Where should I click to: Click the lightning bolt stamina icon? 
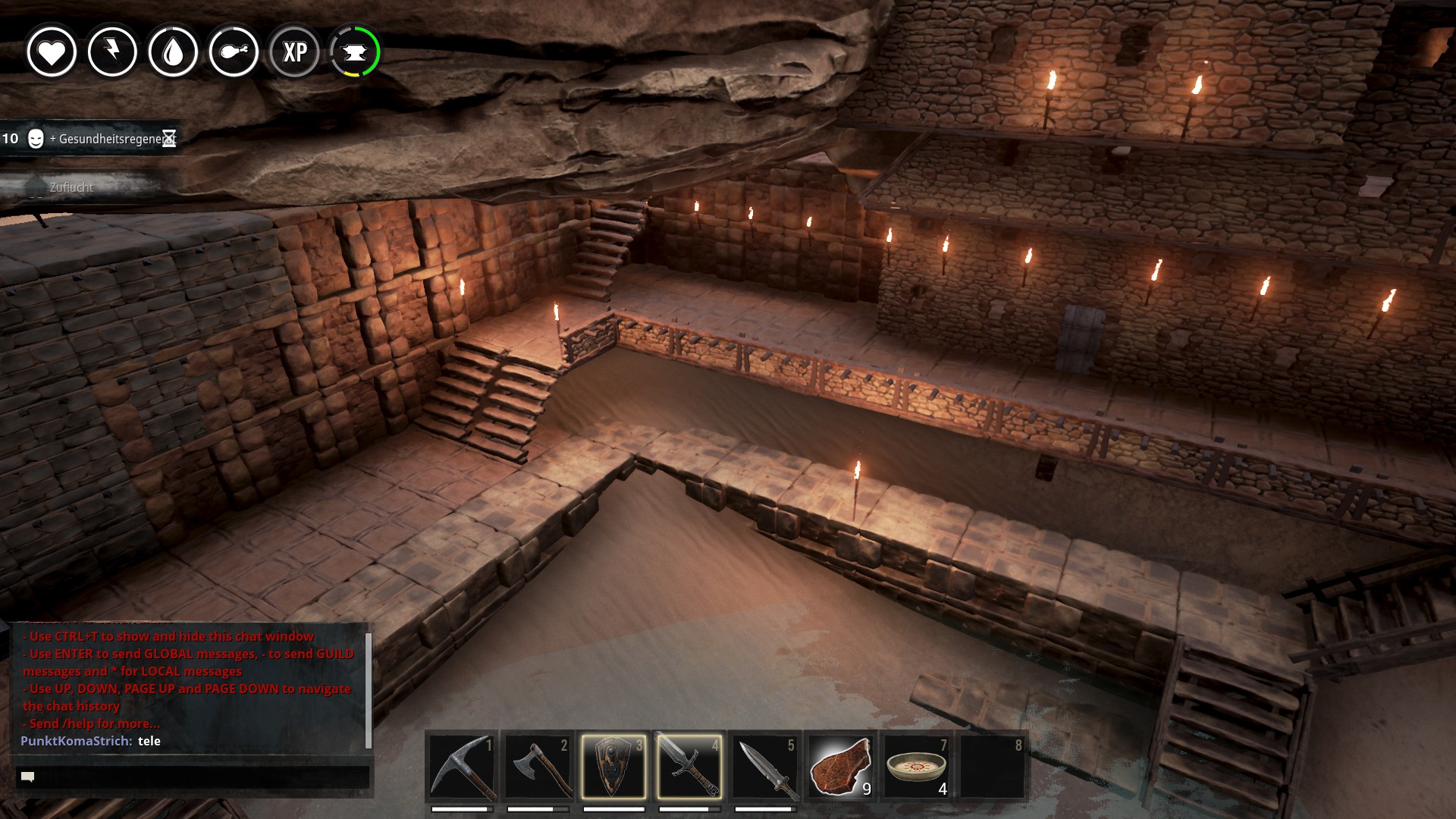tap(112, 52)
